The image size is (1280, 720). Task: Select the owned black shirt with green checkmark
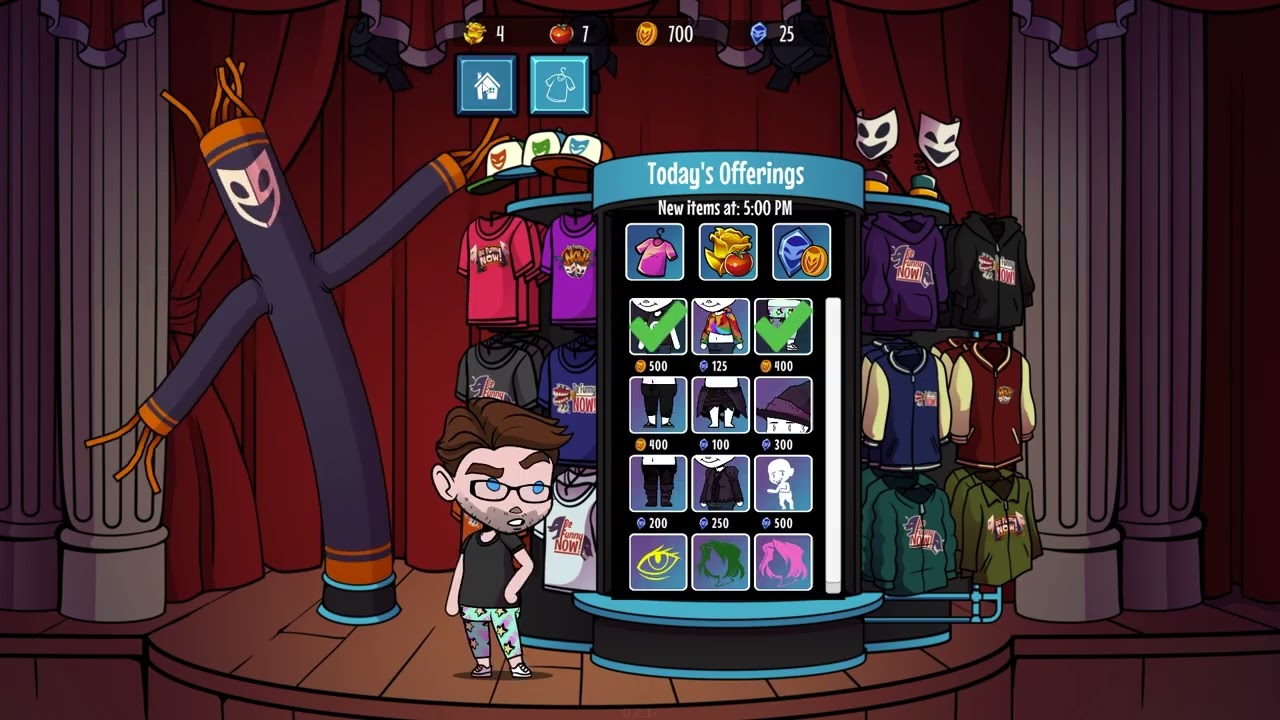tap(657, 325)
